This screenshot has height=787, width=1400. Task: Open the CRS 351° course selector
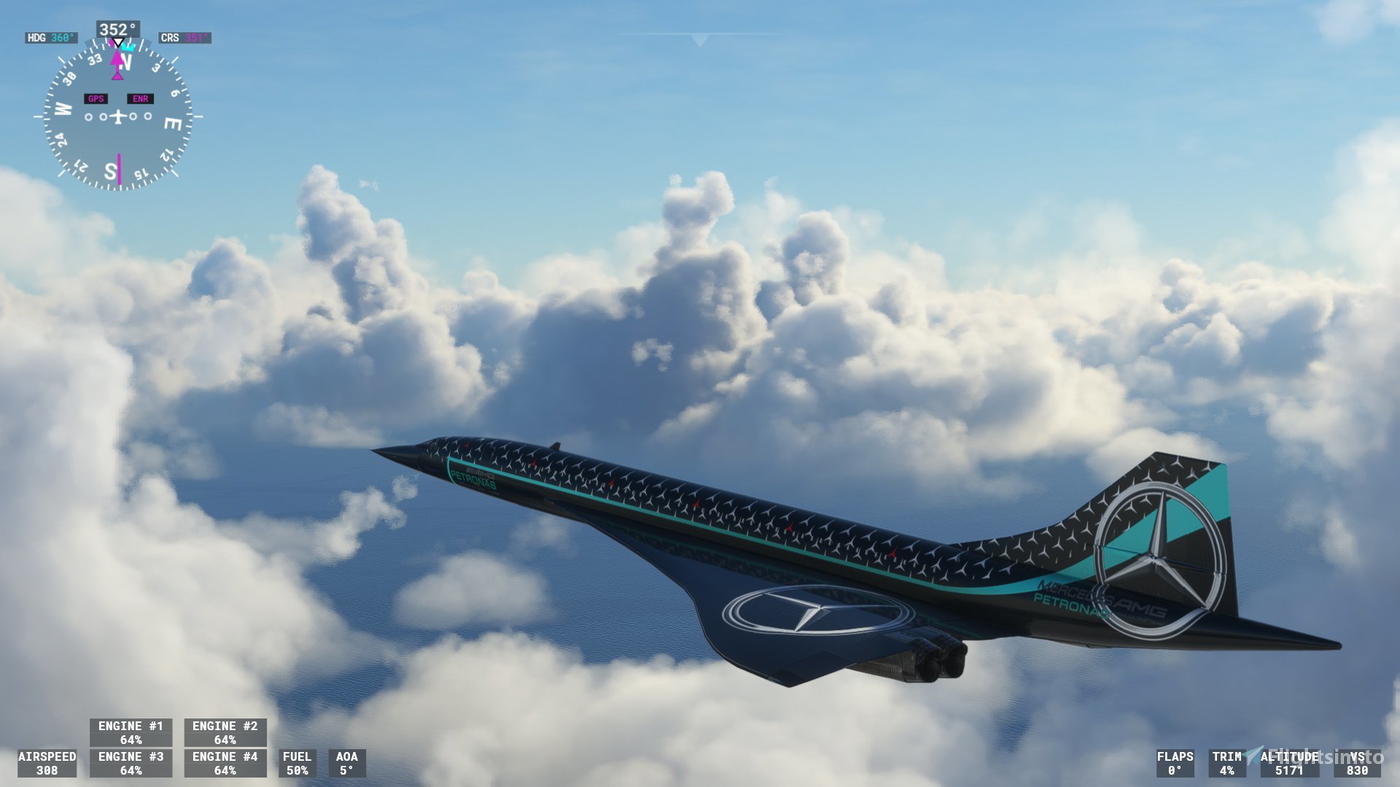(183, 37)
